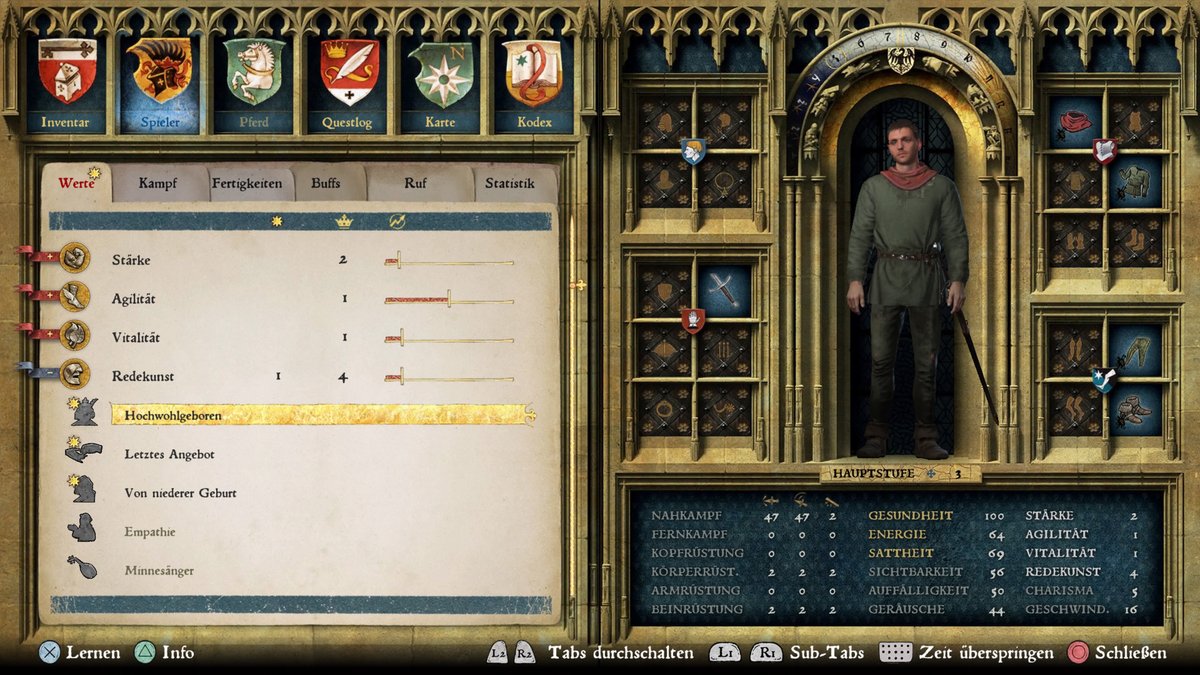This screenshot has width=1200, height=675.
Task: Show the Questlog
Action: tap(348, 83)
